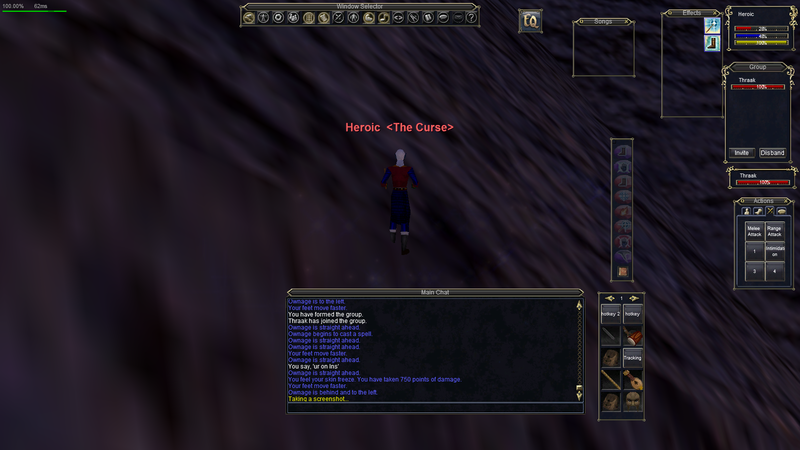Click the EQ menu button

click(x=530, y=21)
